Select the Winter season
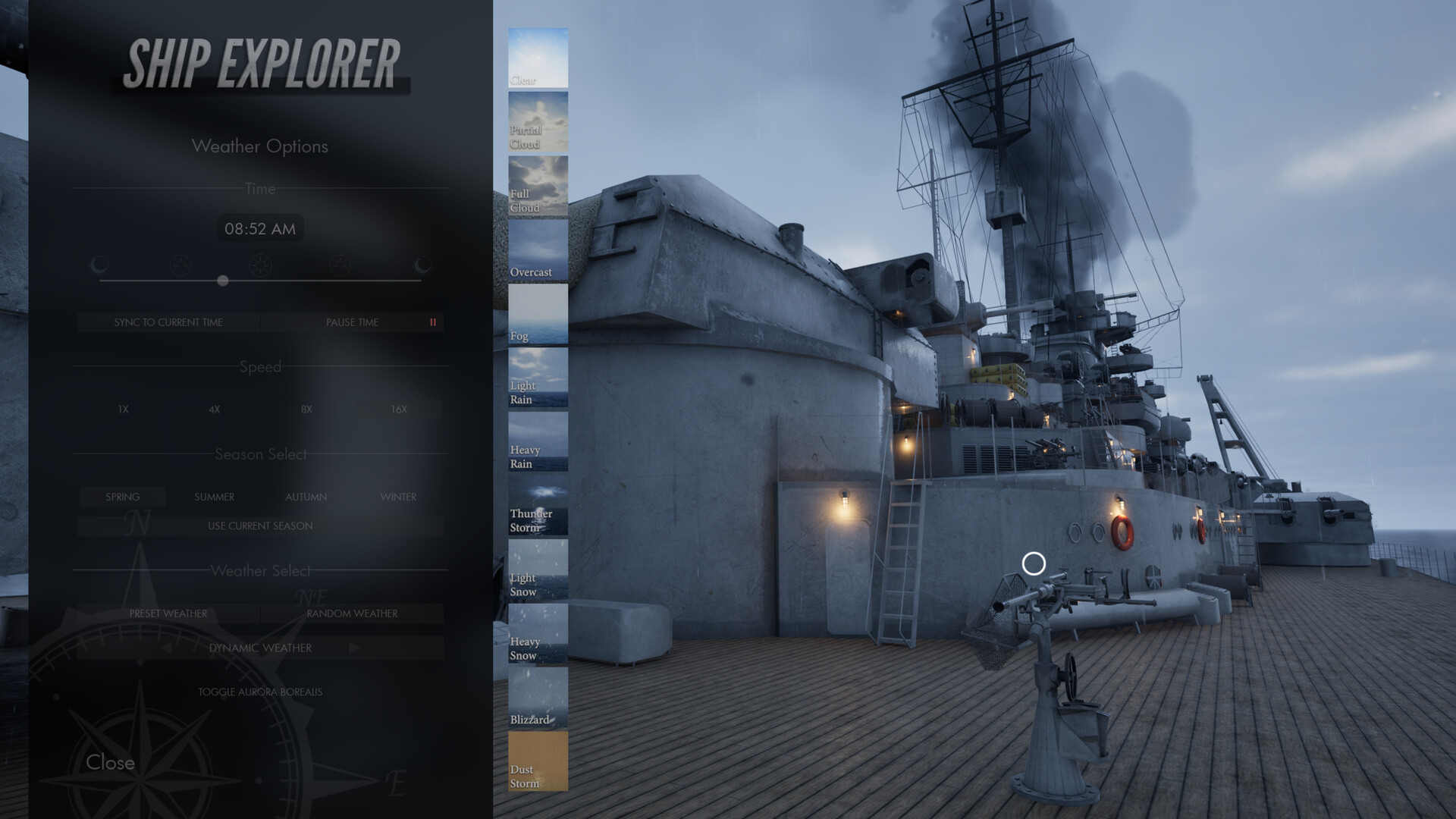This screenshot has height=819, width=1456. [399, 497]
